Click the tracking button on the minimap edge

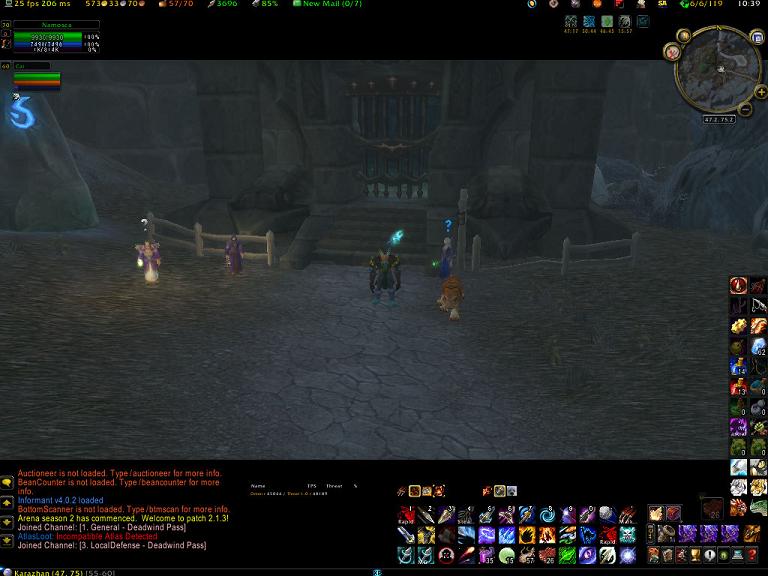point(672,52)
